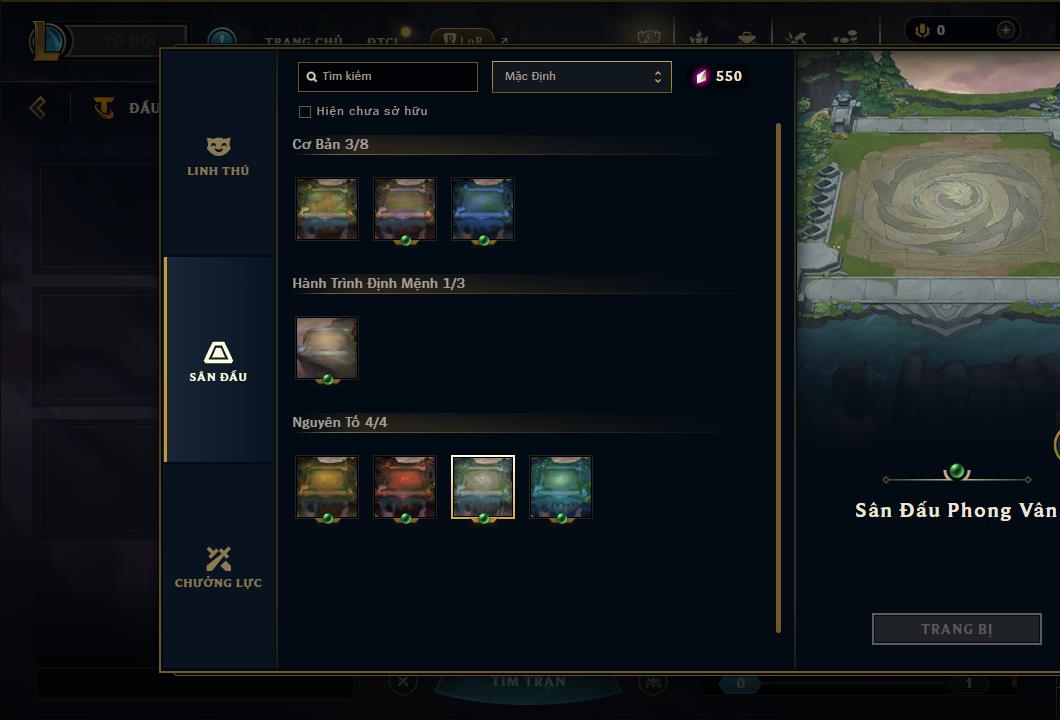Choose the teal Nguyên Tố arena thumbnail
The image size is (1060, 720).
(x=561, y=487)
